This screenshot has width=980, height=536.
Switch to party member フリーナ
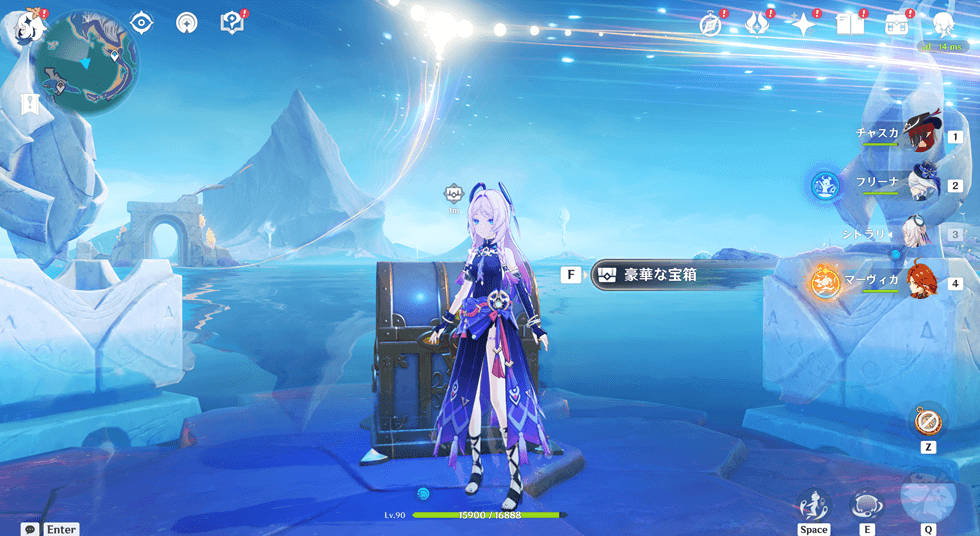click(921, 184)
